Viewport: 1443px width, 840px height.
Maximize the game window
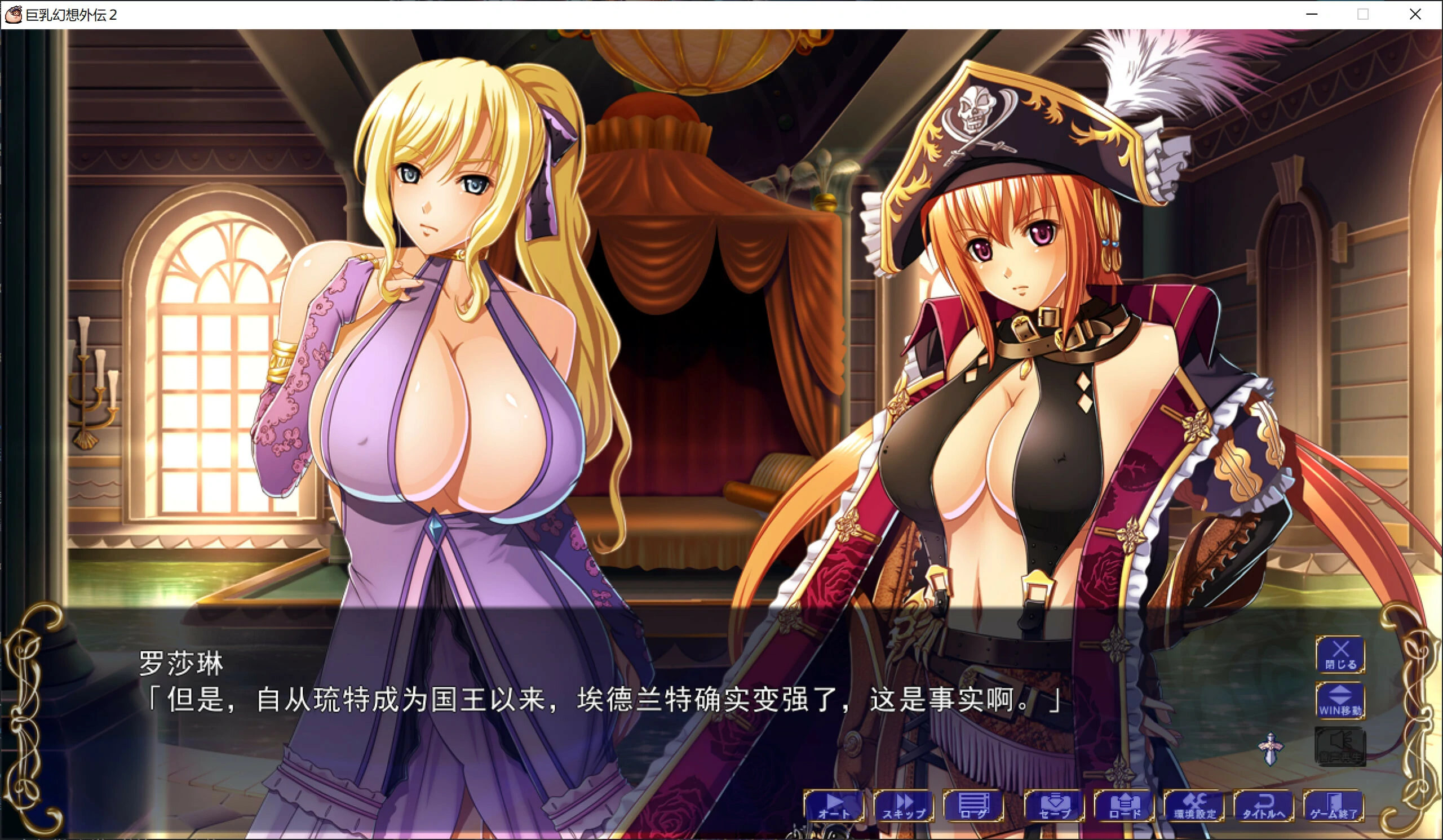1364,14
